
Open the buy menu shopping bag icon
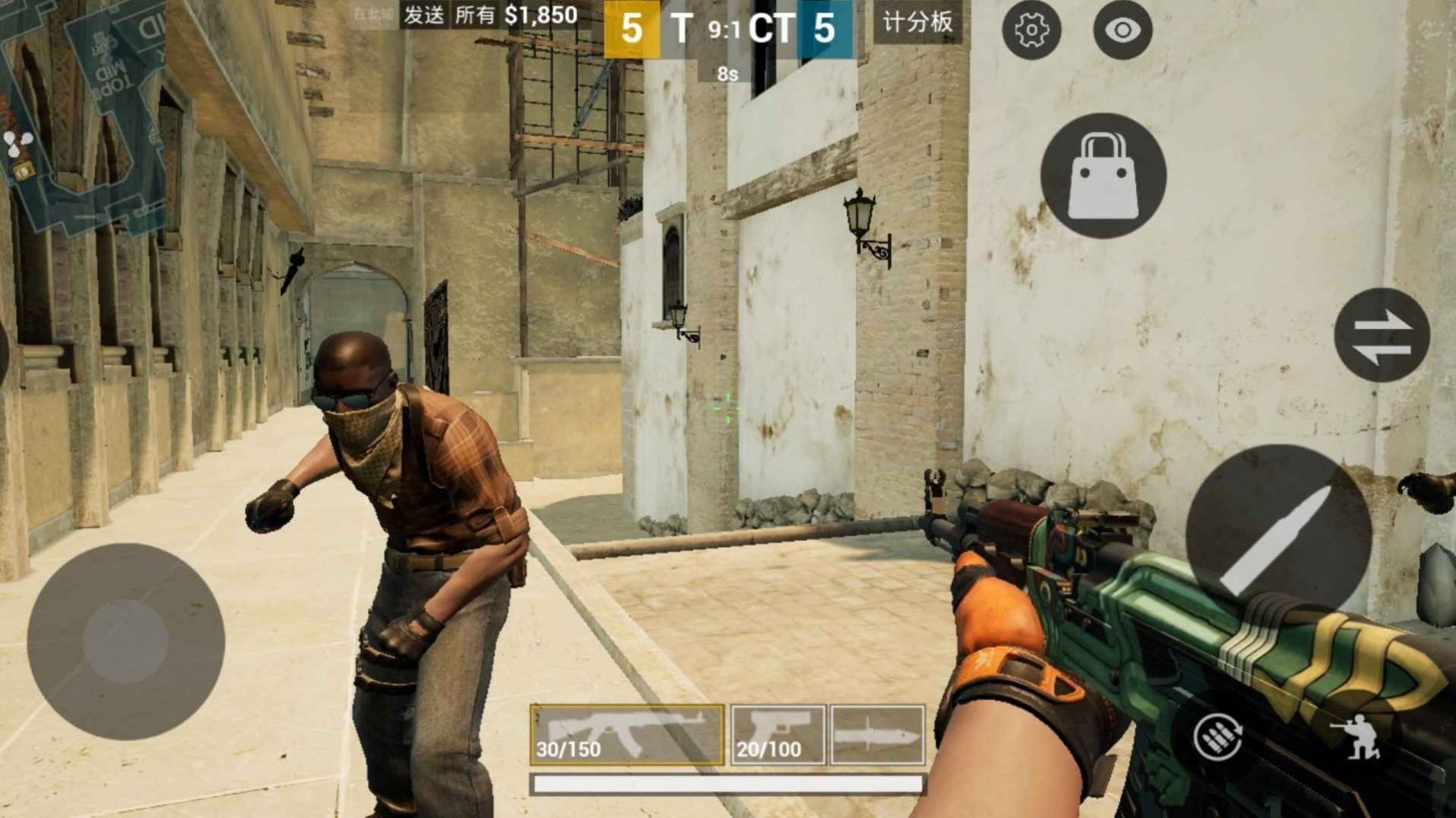pos(1103,174)
